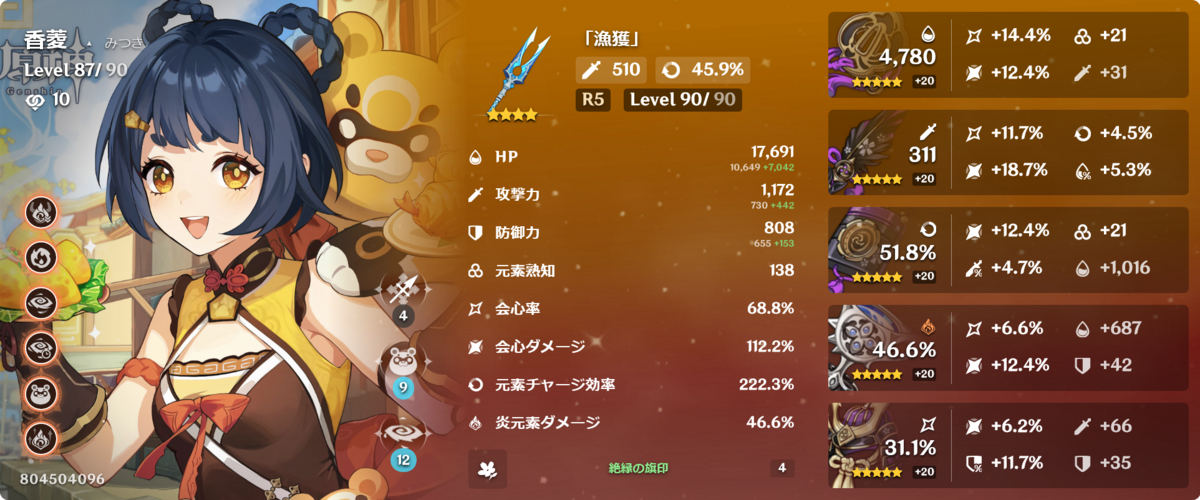Click the crossed-weapons normal attack talent icon

point(403,291)
